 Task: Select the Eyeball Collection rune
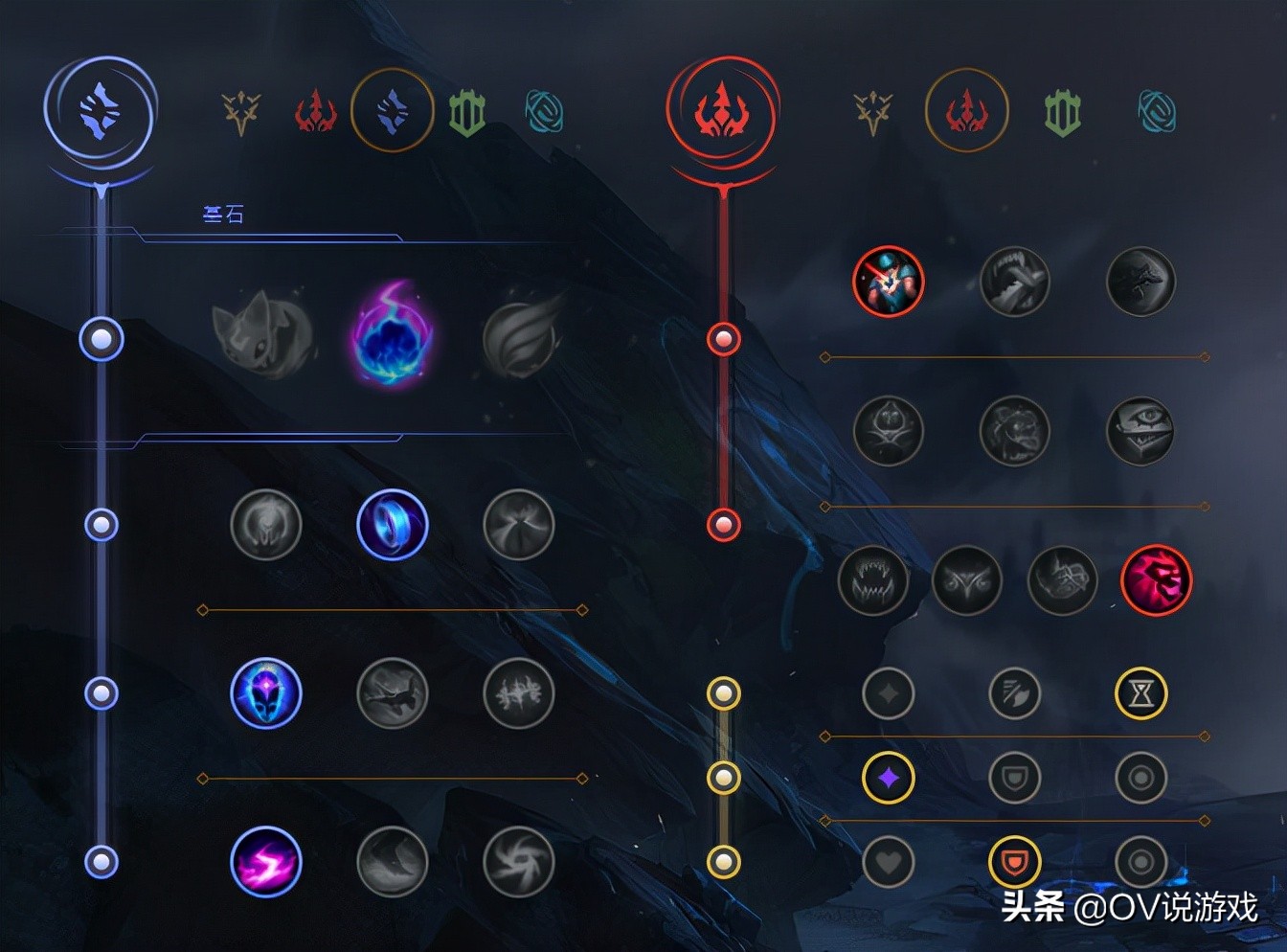(x=1141, y=431)
